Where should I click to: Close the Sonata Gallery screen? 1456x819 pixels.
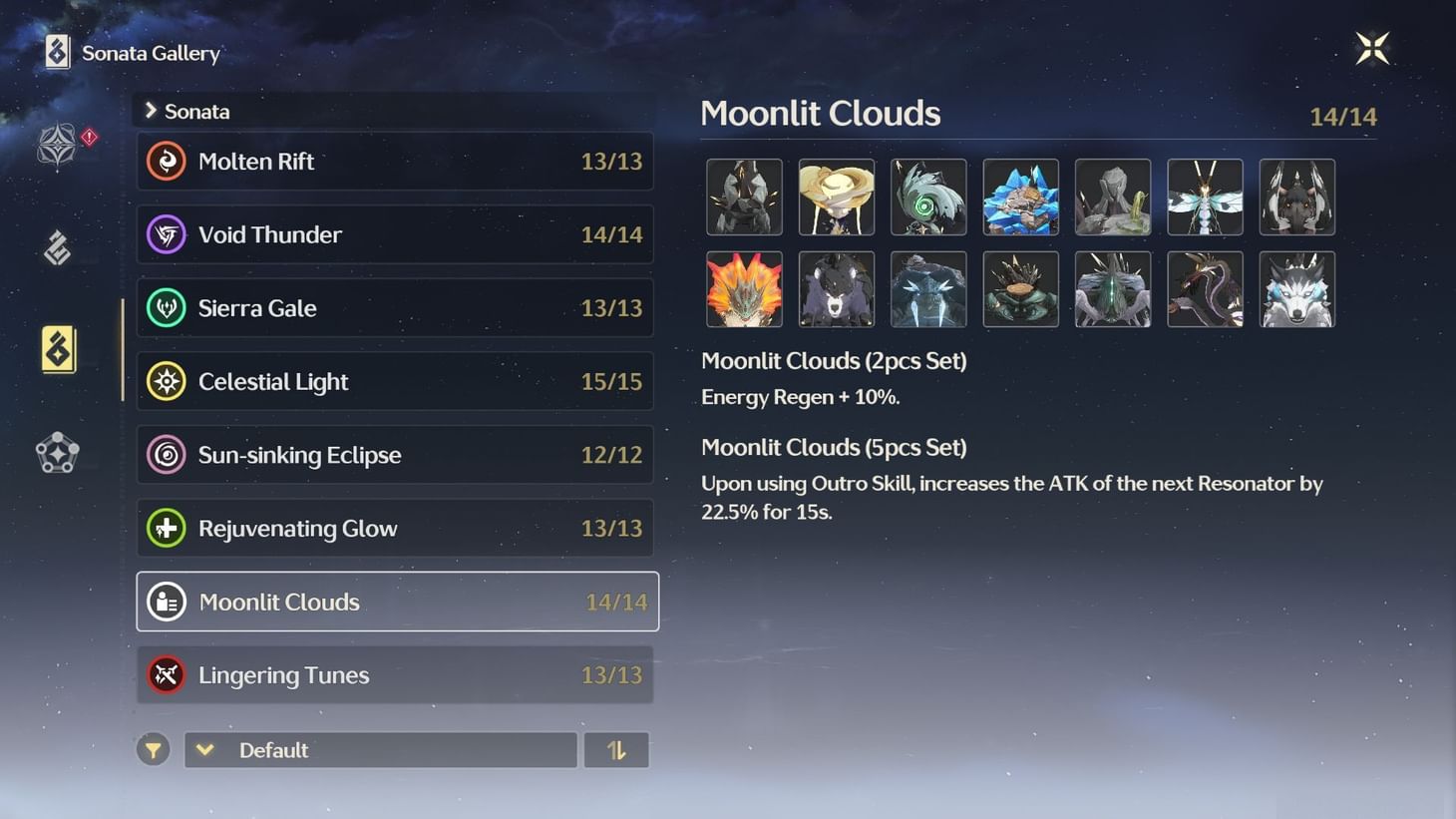[x=1372, y=46]
